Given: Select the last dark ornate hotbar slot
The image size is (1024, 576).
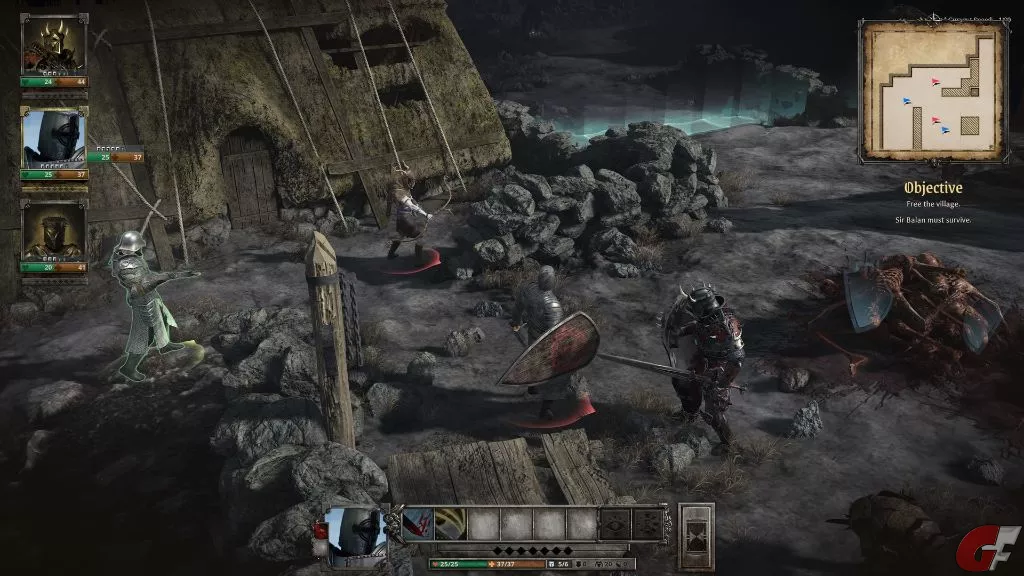Looking at the screenshot, I should click(646, 523).
